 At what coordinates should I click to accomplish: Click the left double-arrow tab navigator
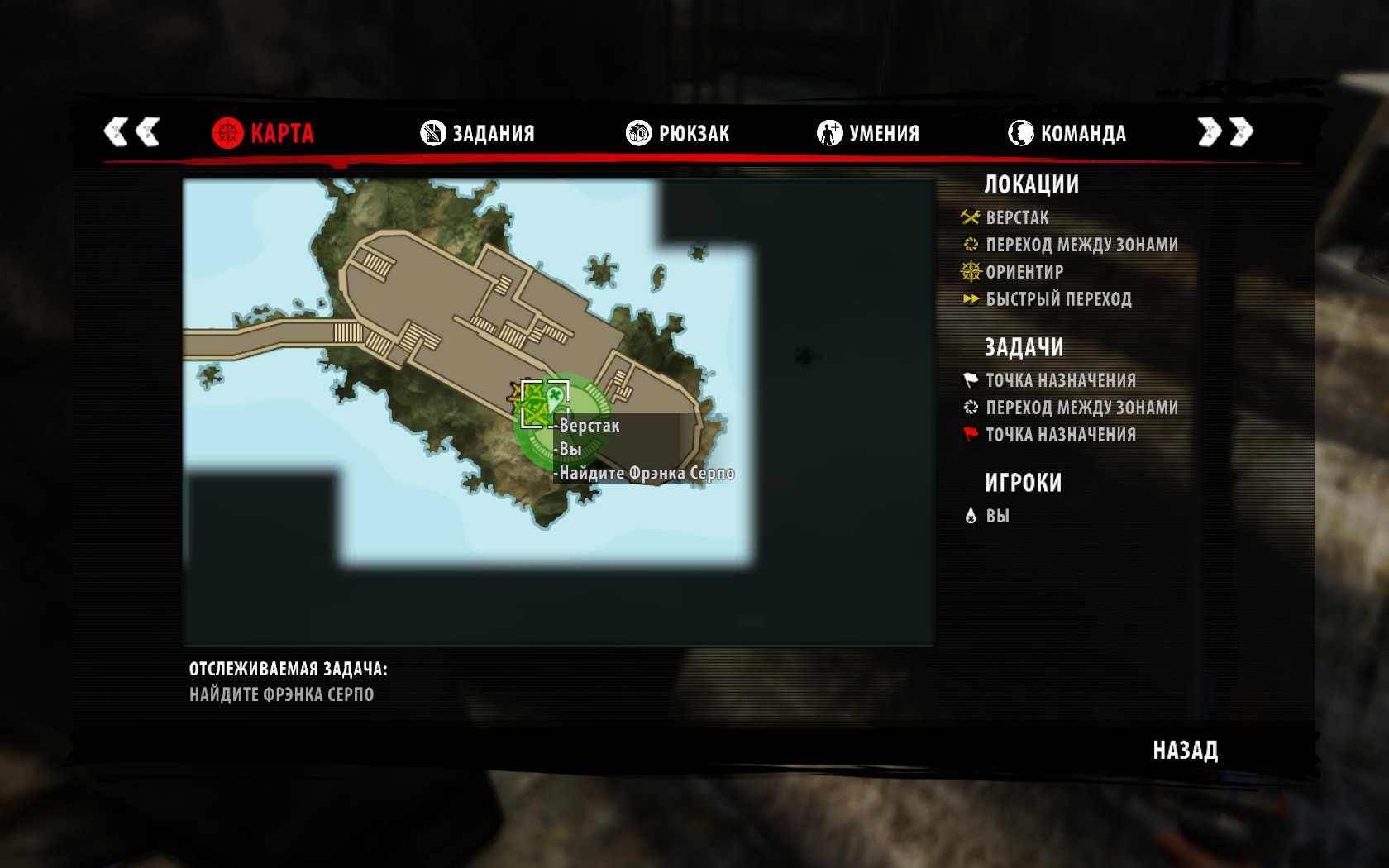click(131, 131)
